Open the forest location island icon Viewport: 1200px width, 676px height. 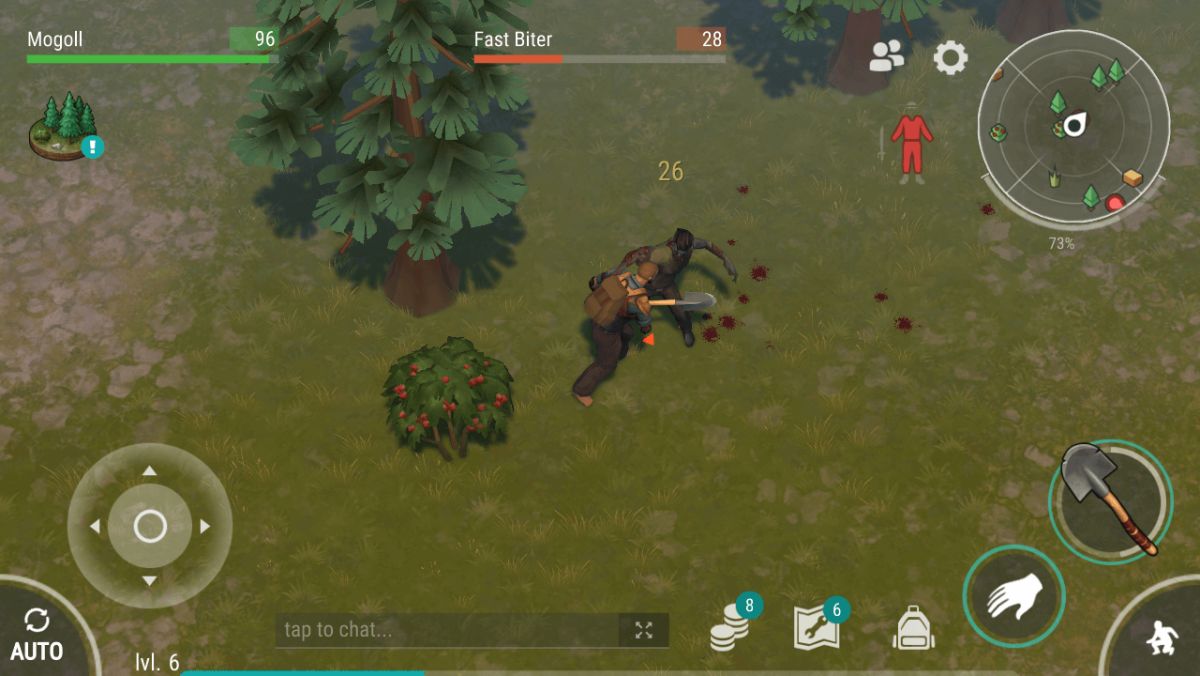coord(64,125)
